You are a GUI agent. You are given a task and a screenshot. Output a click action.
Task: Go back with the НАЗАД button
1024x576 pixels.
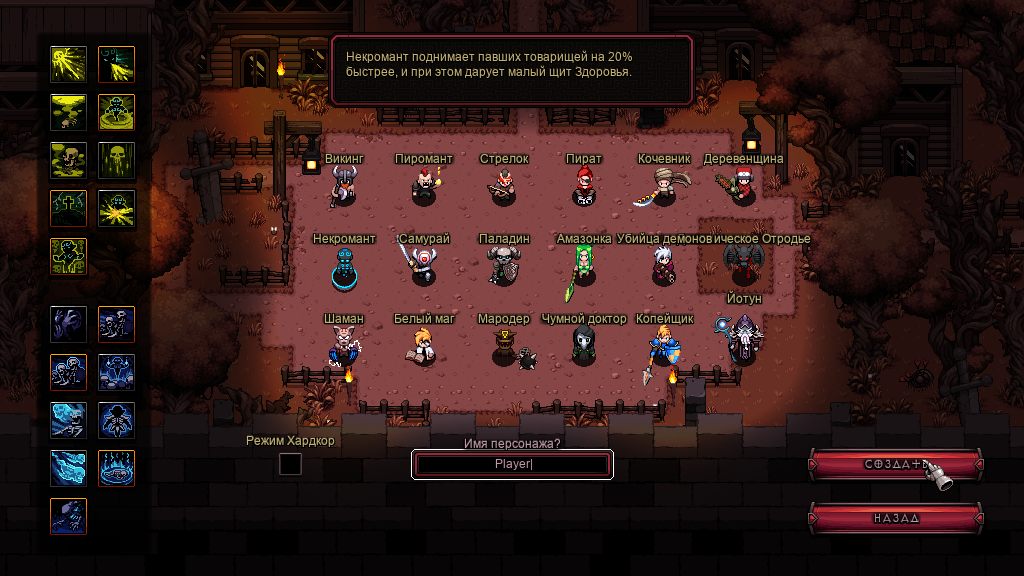[x=895, y=518]
